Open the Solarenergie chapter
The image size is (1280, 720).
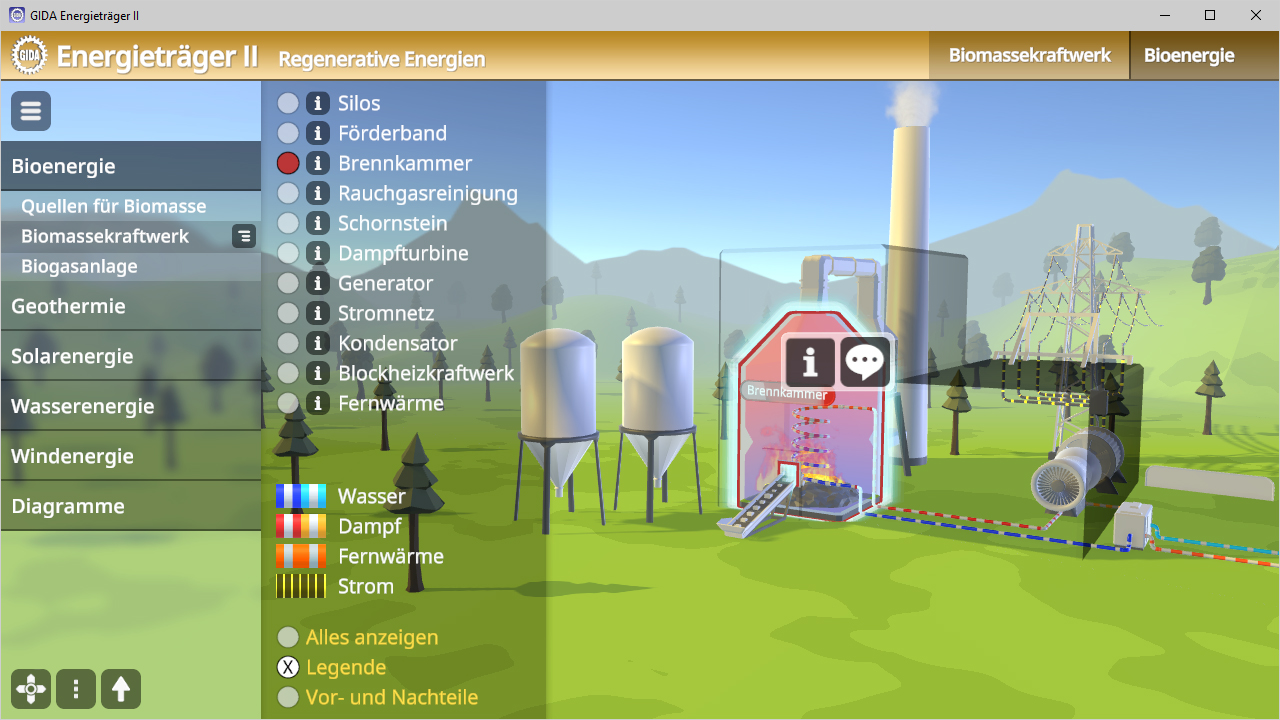pyautogui.click(x=72, y=356)
